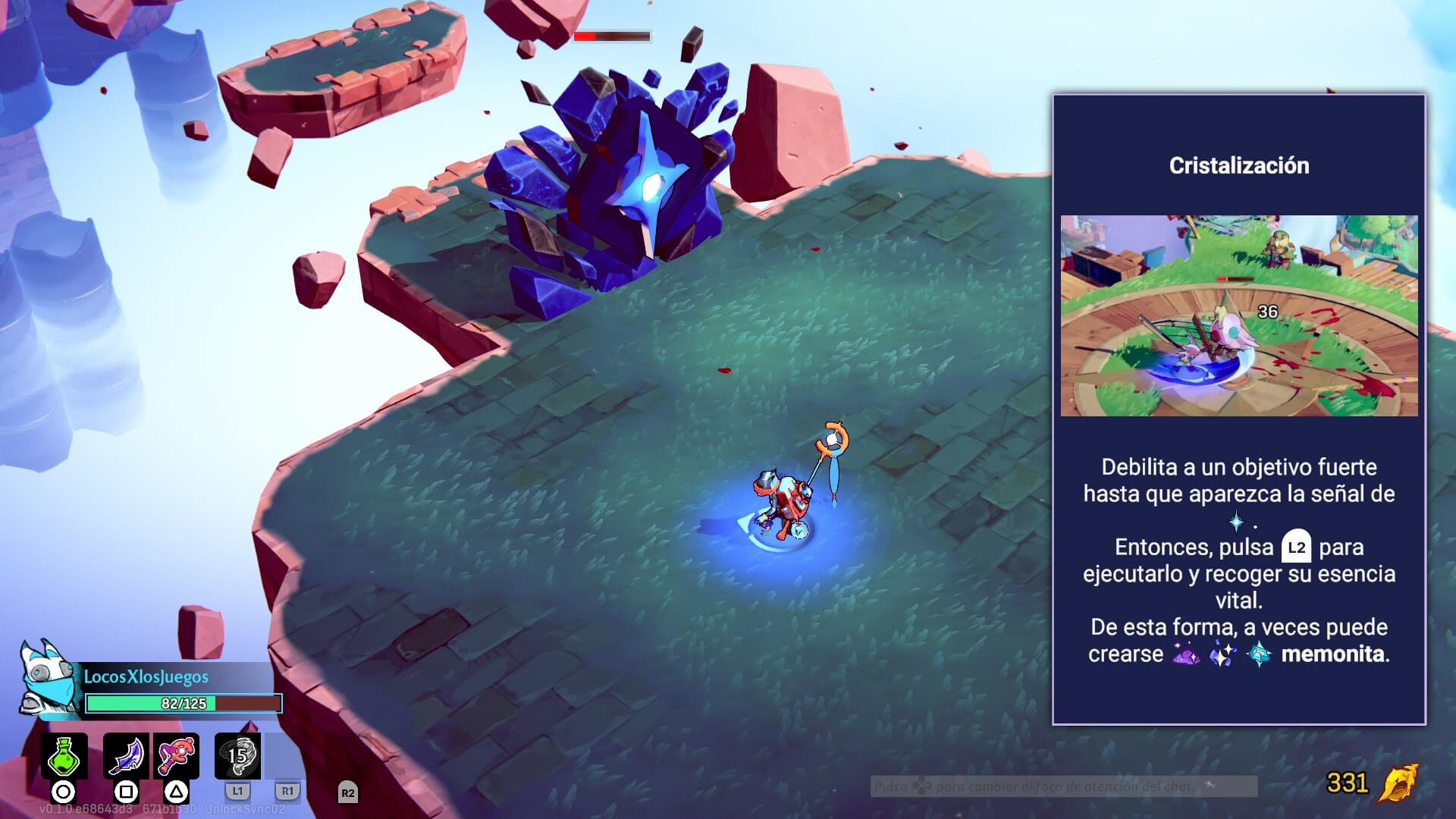Screen dimensions: 1456x819
Task: Focus the chat input box
Action: point(1063,786)
